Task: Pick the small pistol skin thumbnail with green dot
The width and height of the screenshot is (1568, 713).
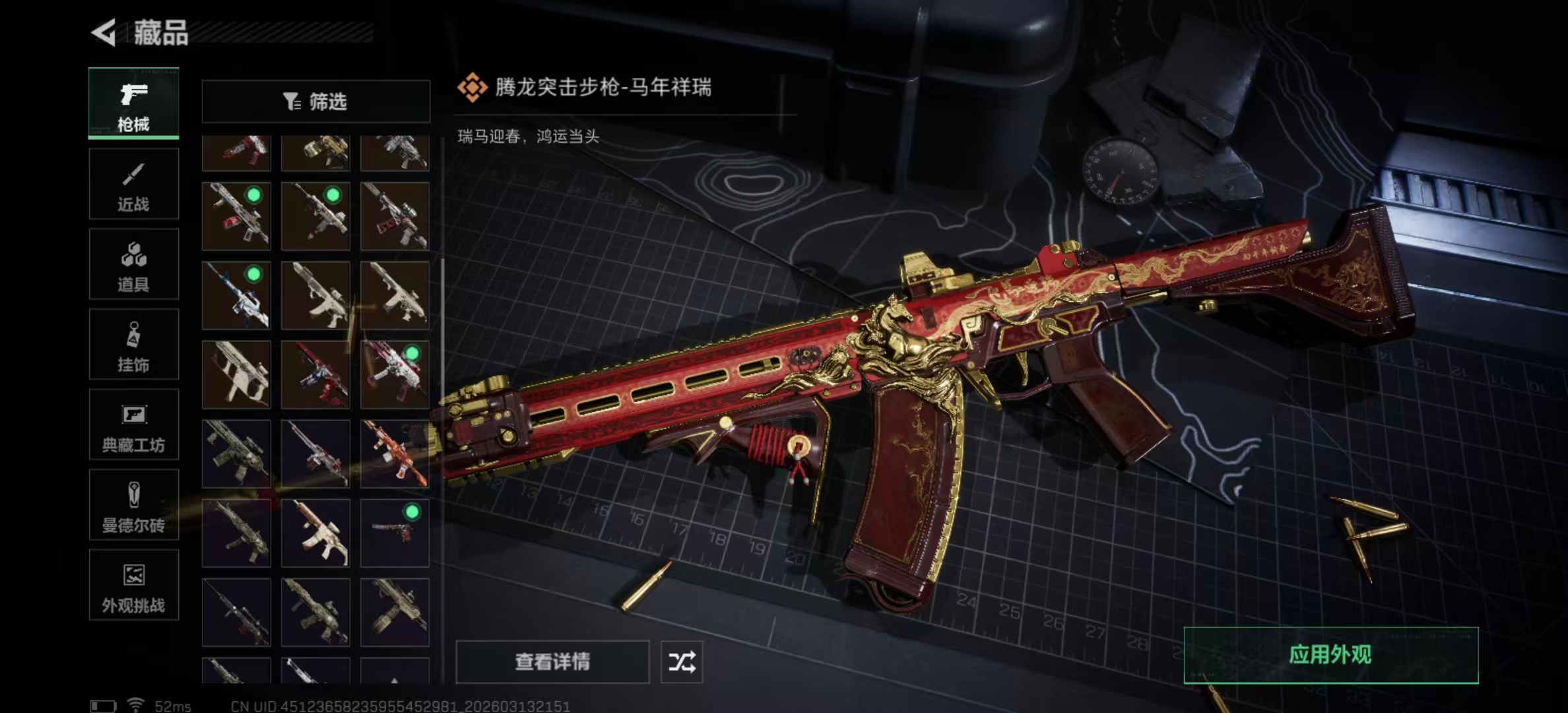Action: coord(395,533)
